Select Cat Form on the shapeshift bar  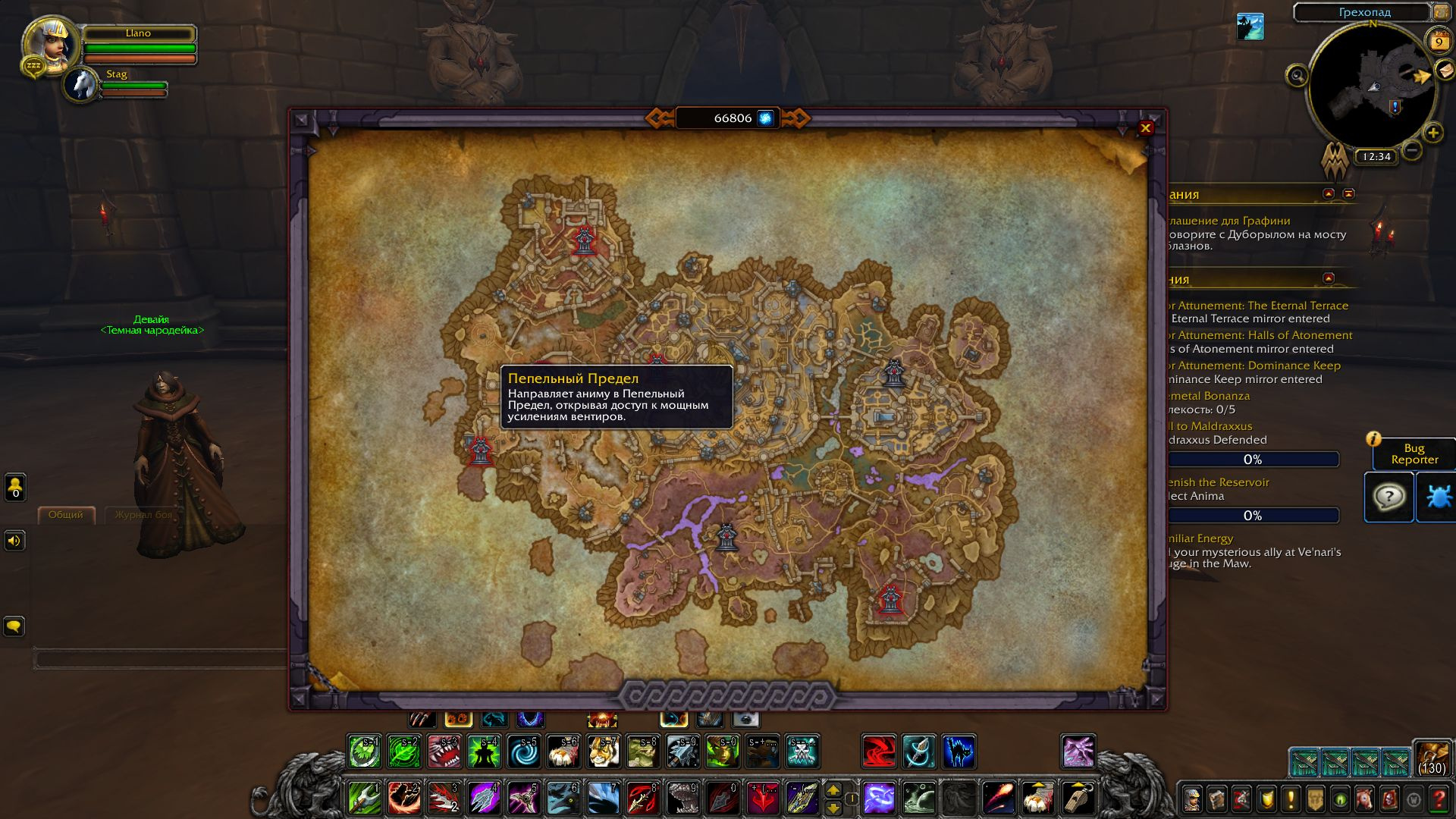494,719
